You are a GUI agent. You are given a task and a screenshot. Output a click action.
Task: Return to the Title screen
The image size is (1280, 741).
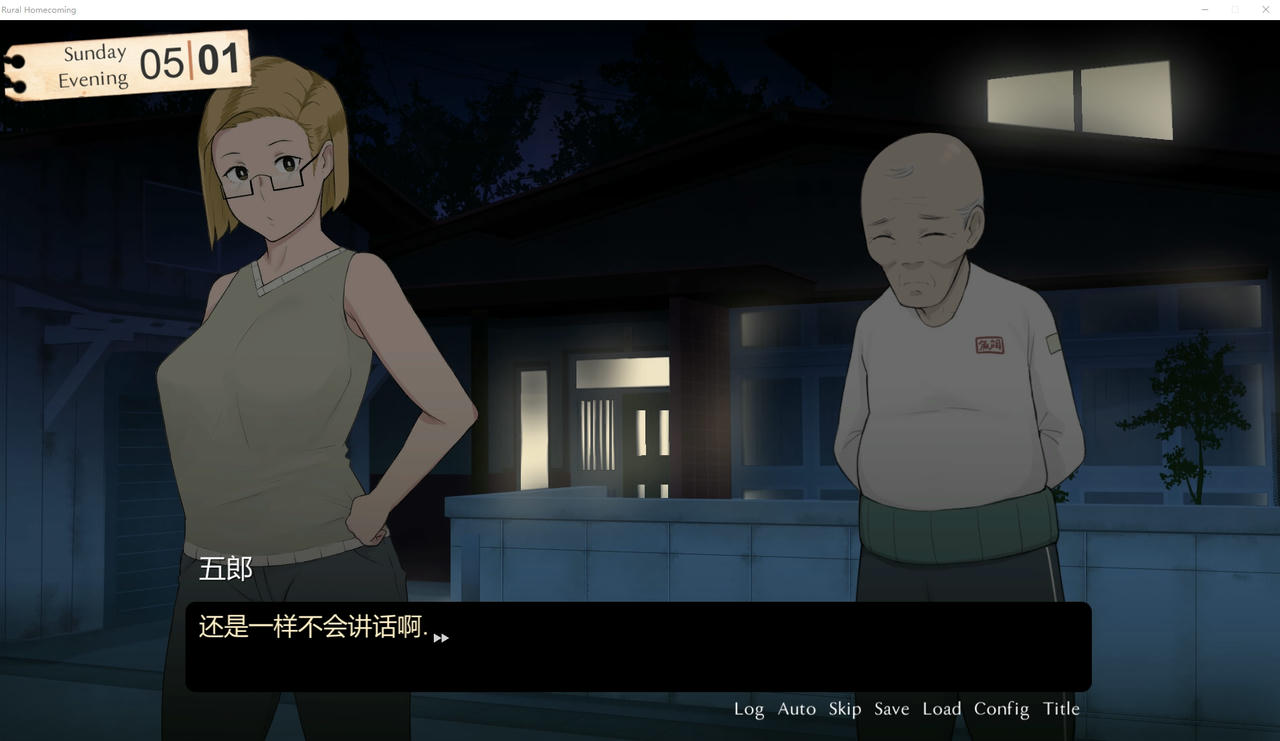click(1061, 708)
